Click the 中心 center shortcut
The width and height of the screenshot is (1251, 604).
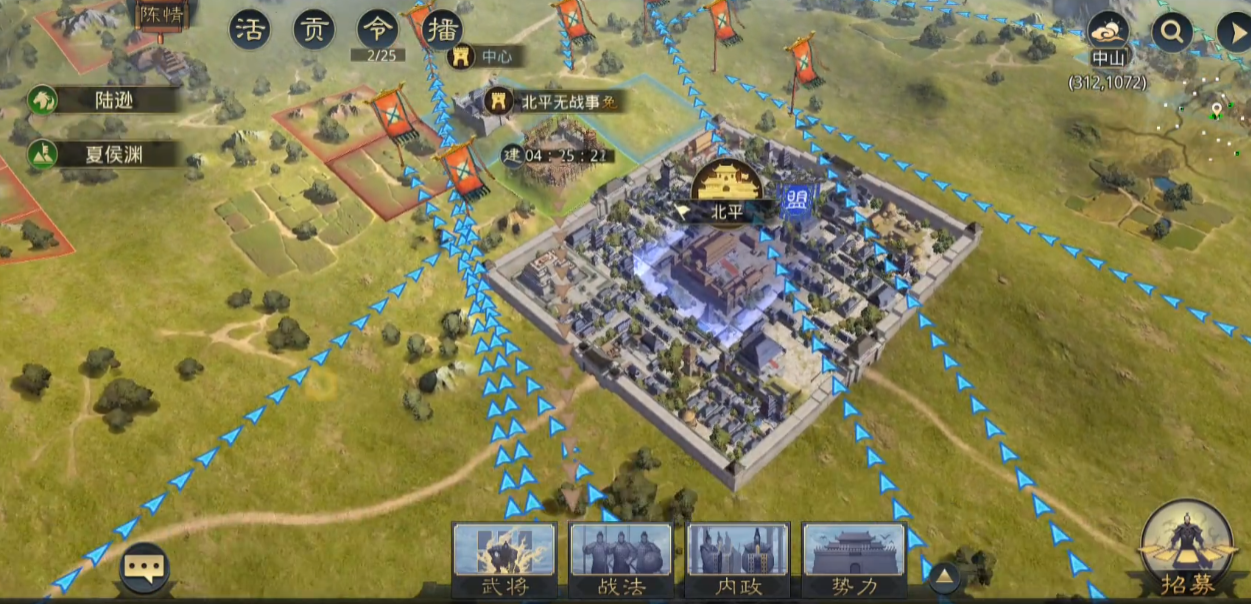point(484,57)
